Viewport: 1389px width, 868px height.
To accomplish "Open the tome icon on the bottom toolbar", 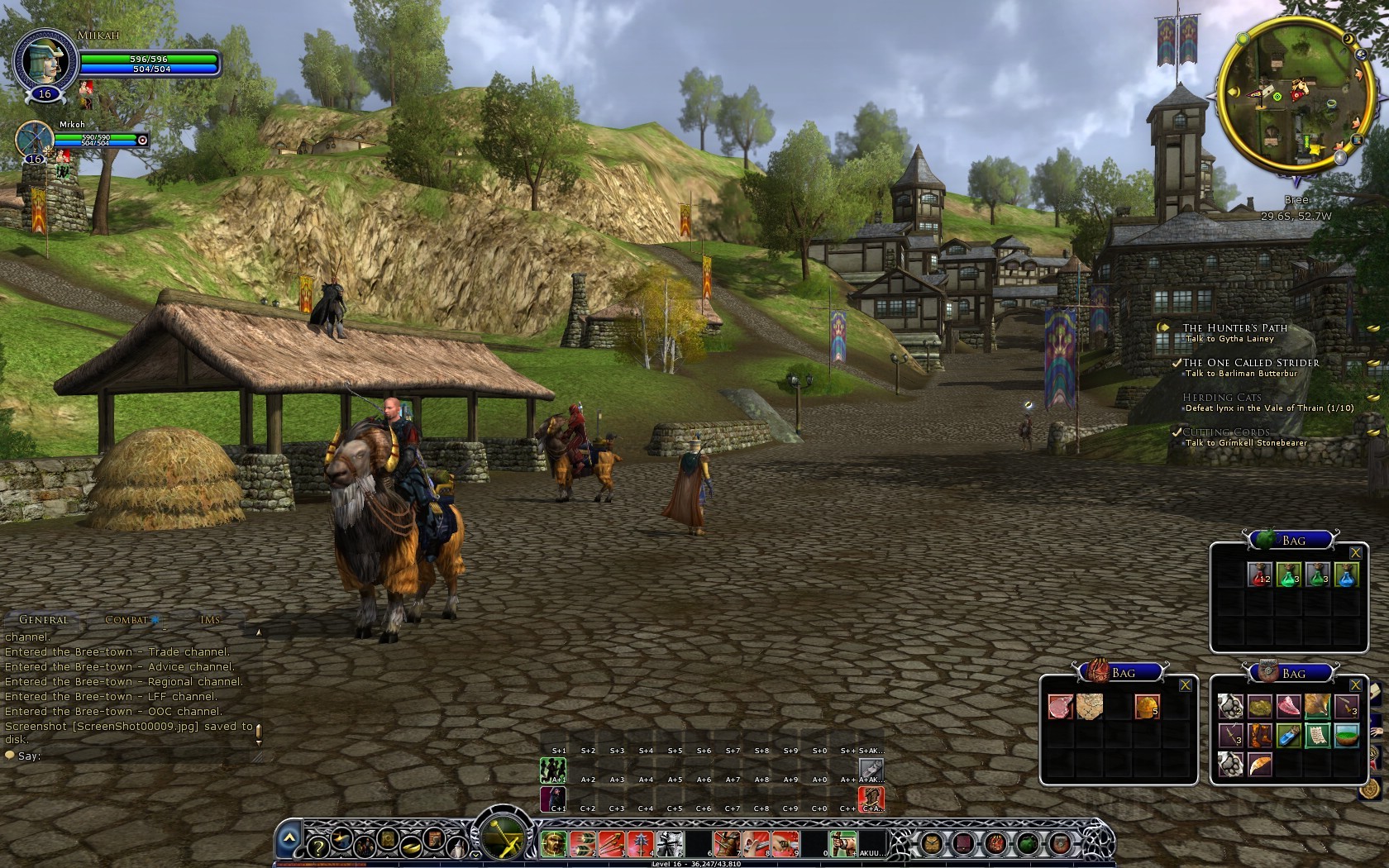I will pyautogui.click(x=387, y=842).
